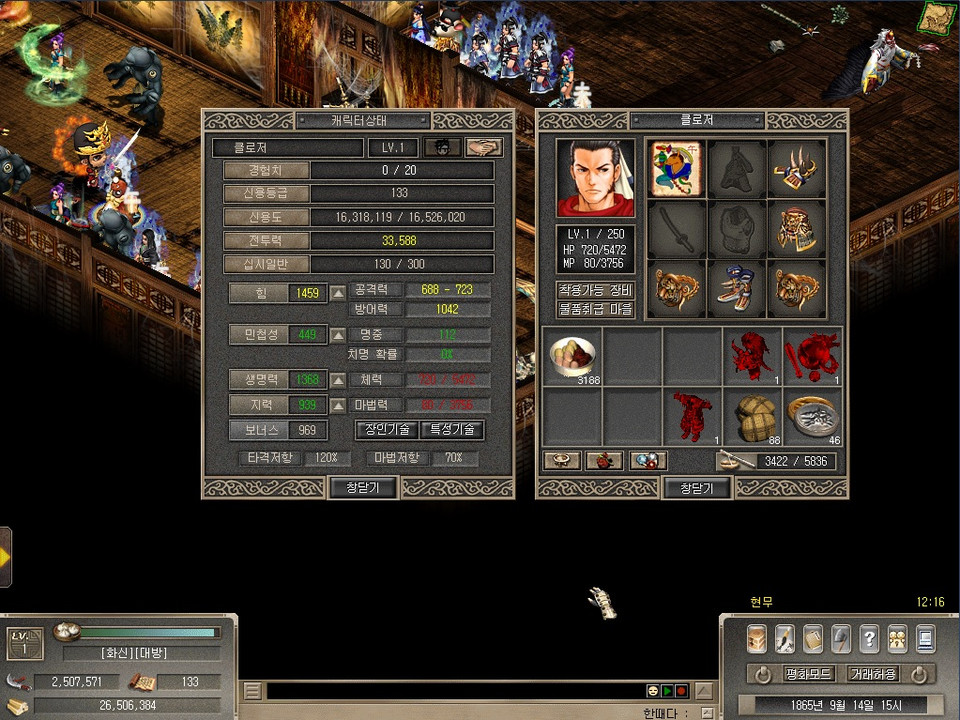Raise the 힘 strength stat
This screenshot has height=720, width=960.
(338, 294)
